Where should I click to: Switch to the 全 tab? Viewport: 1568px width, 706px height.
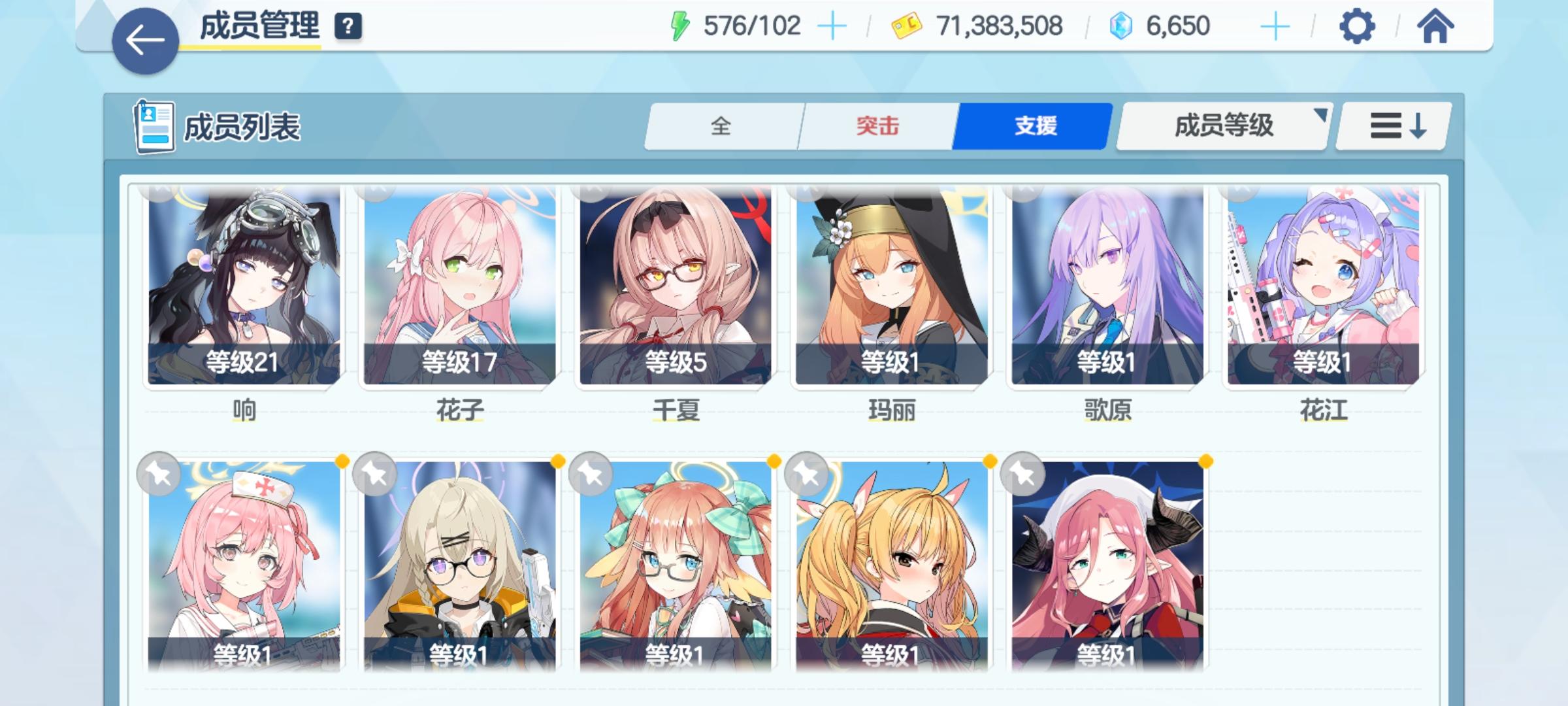click(722, 126)
